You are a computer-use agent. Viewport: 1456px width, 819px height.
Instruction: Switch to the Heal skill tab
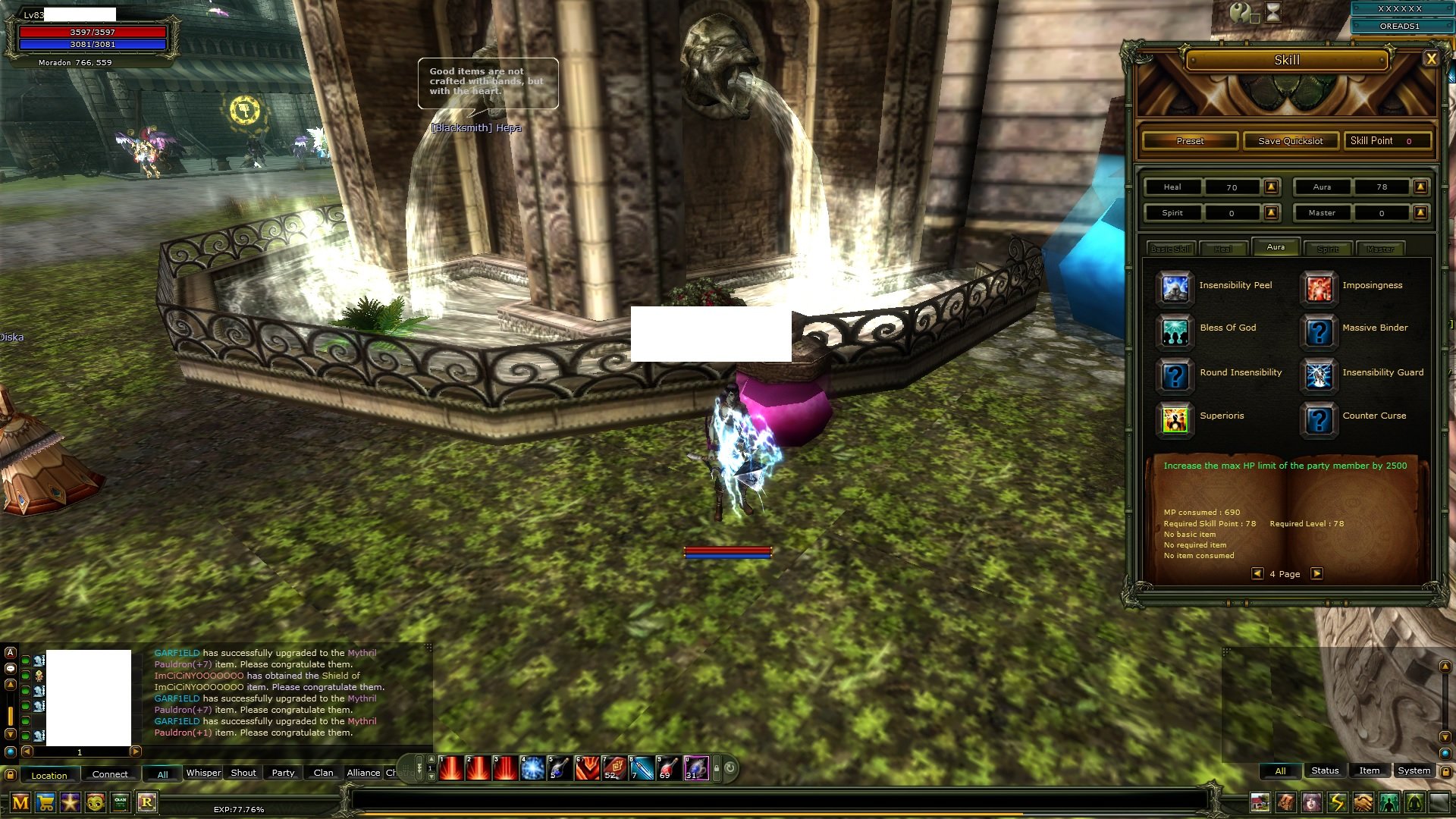(1223, 249)
